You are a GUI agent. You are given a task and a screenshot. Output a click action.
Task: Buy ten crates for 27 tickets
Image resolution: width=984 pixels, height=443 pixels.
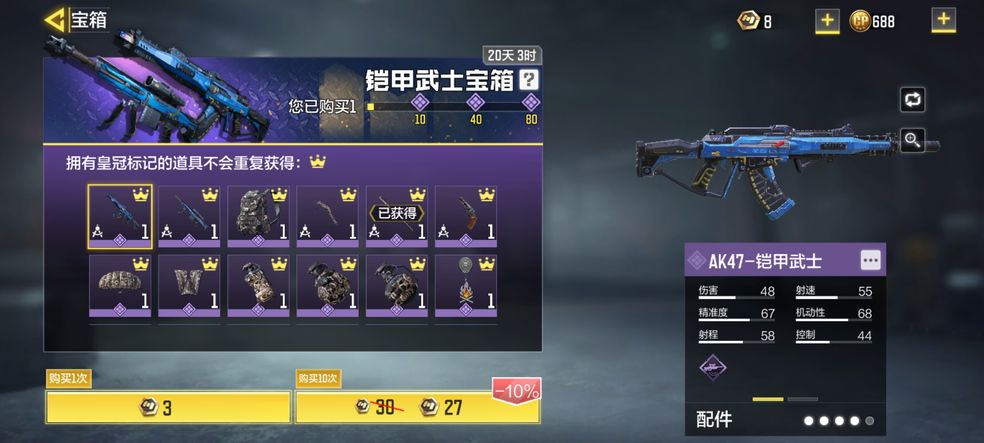tap(417, 406)
